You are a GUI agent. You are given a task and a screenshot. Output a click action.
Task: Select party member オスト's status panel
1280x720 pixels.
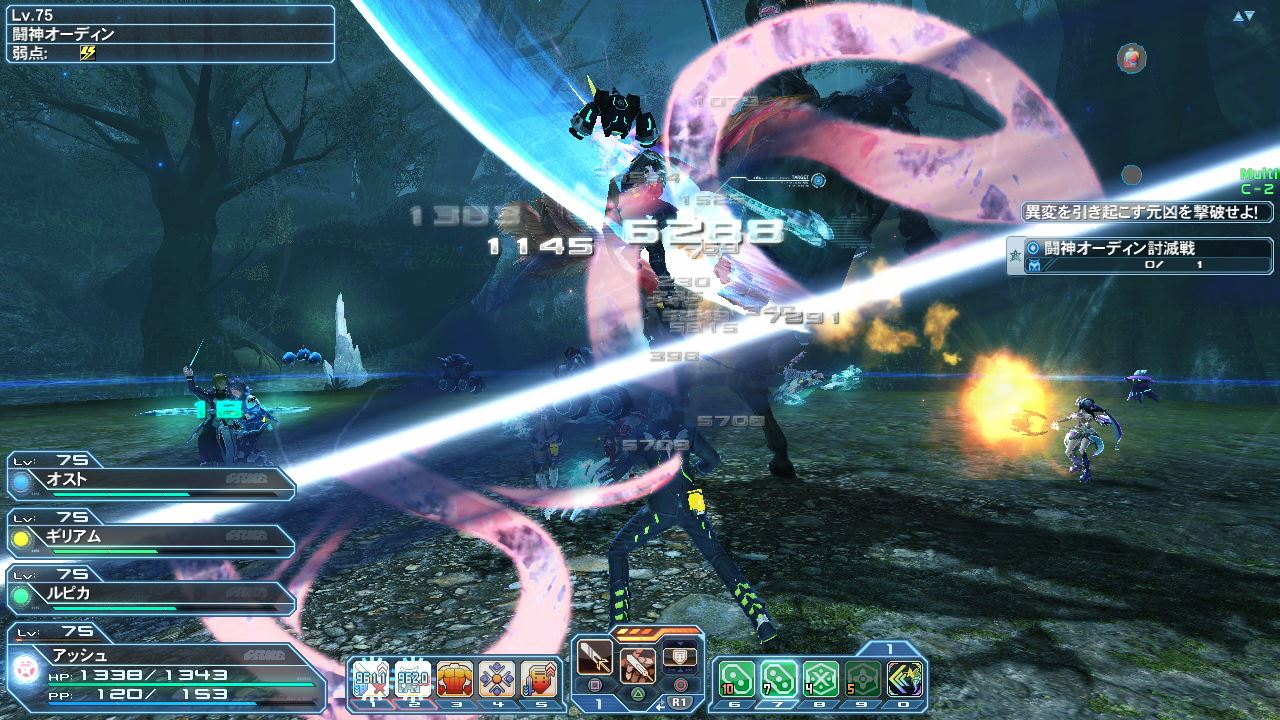pos(150,479)
